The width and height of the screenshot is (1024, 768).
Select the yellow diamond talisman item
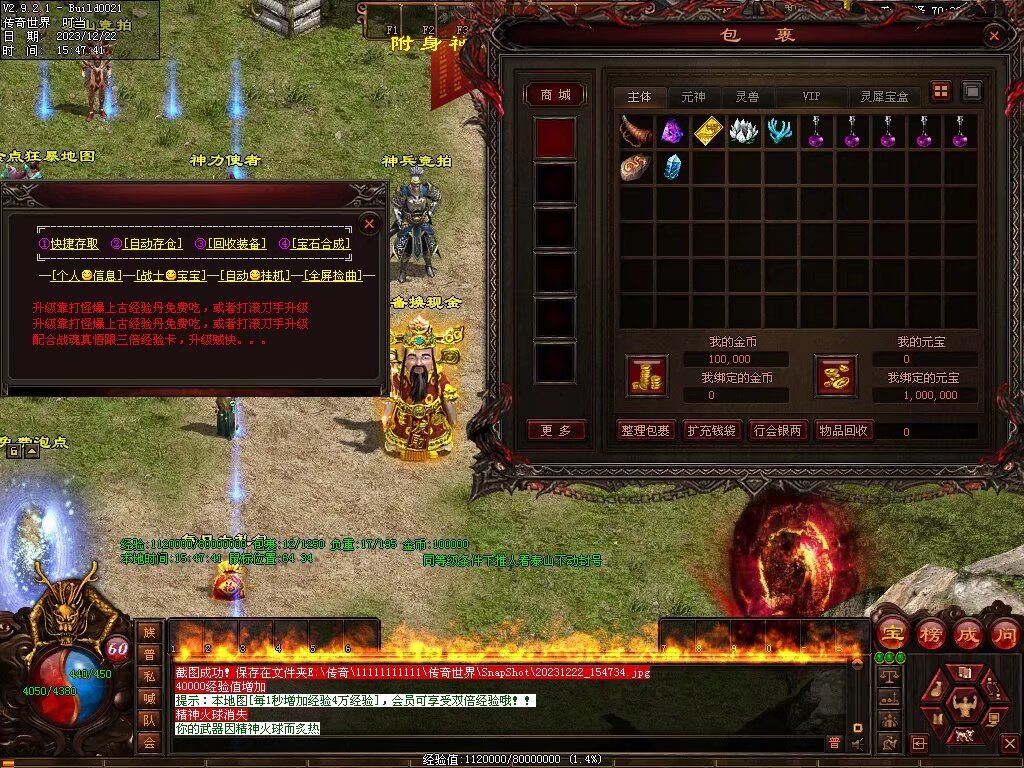[708, 131]
